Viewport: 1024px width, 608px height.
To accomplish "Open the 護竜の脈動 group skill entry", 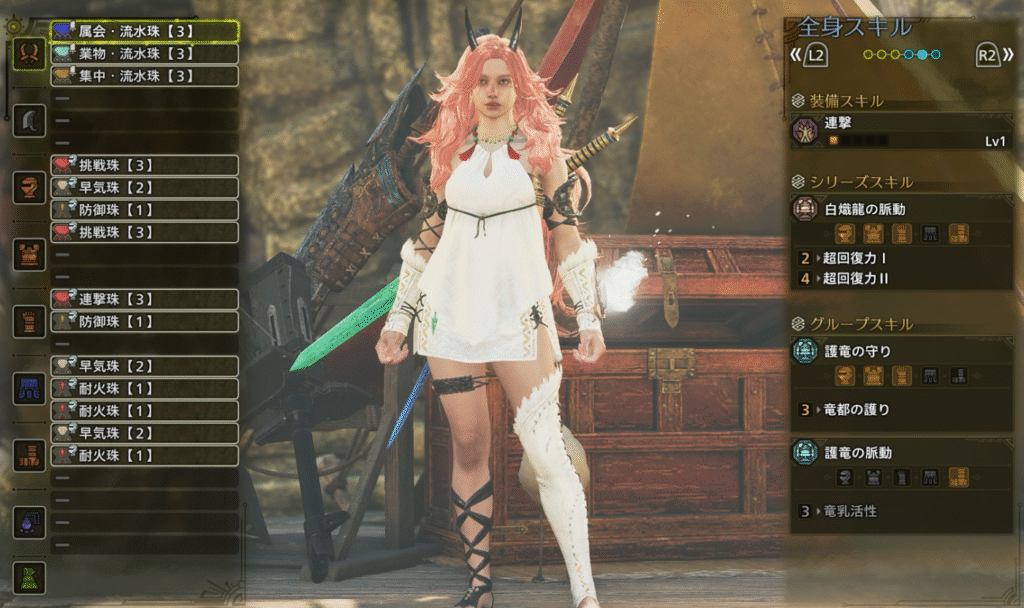I will 900,453.
